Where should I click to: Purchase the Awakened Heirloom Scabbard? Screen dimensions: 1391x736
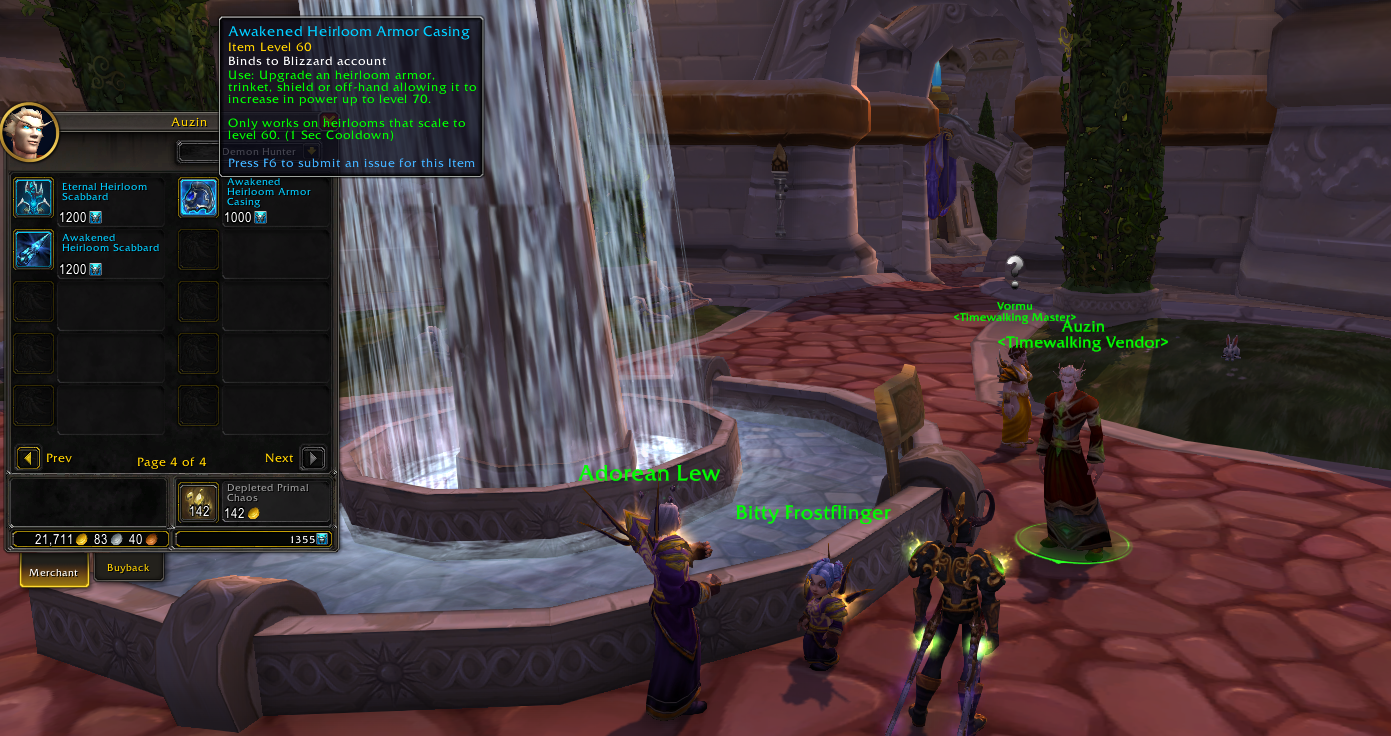point(33,250)
